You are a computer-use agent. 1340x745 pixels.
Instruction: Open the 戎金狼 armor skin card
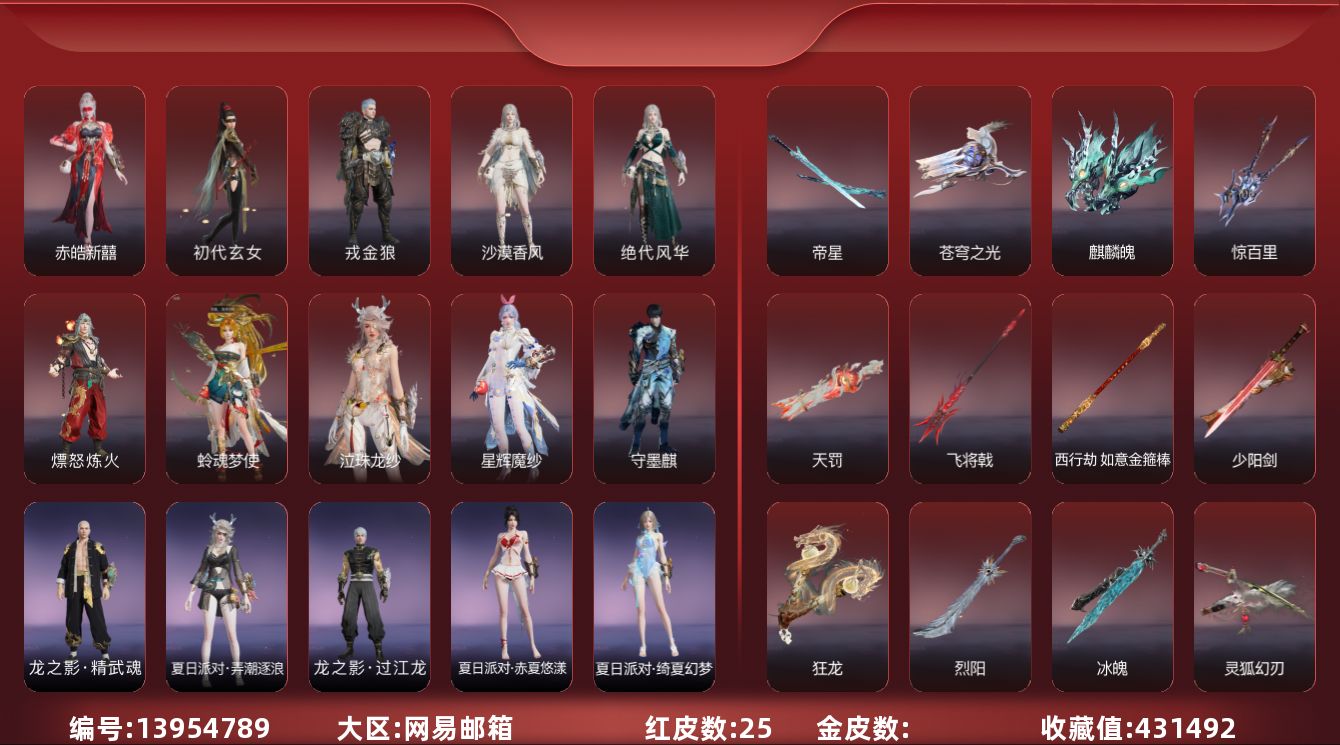click(369, 180)
